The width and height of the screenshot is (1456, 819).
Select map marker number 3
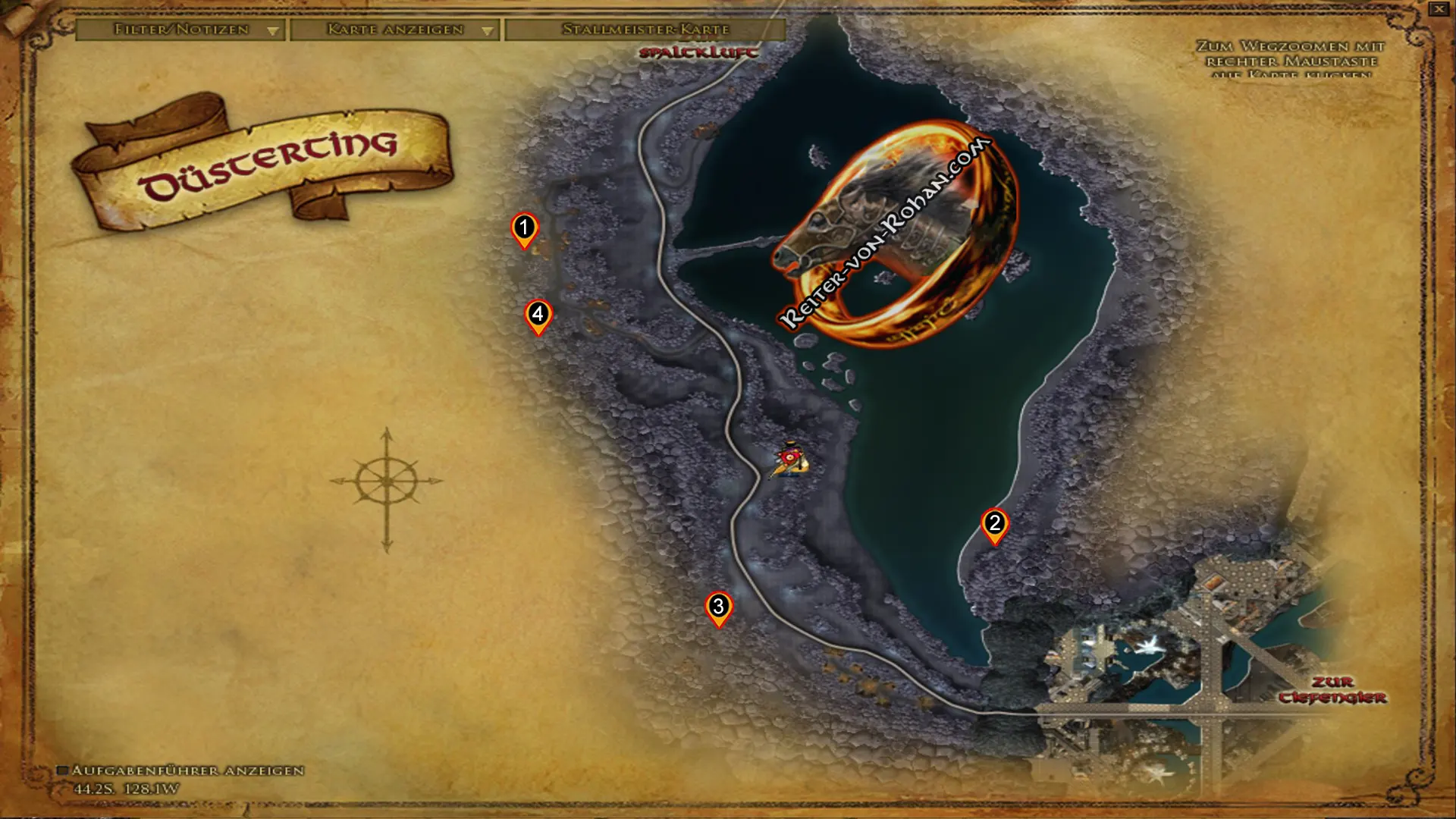click(718, 607)
